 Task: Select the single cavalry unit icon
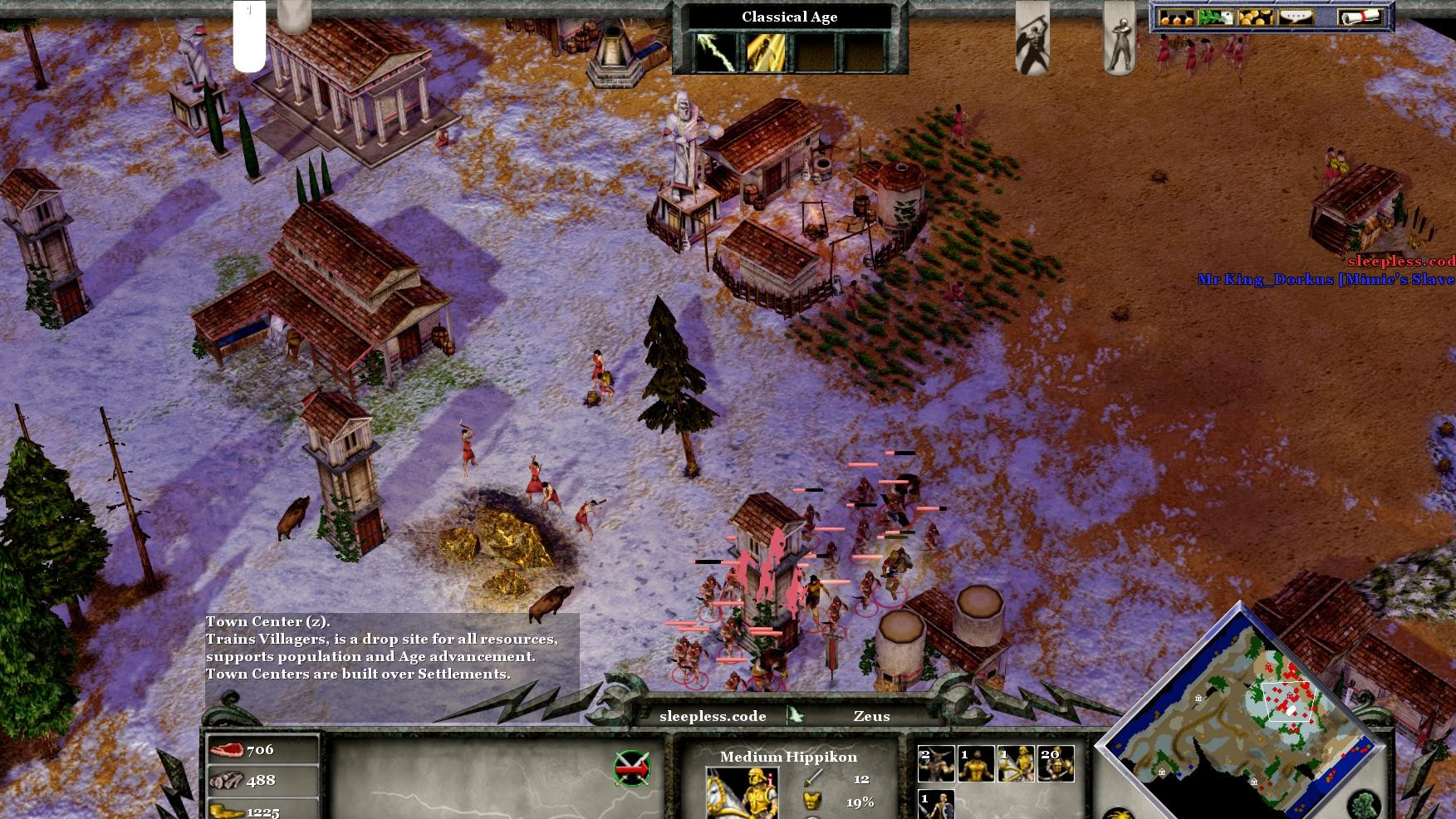(x=1016, y=764)
